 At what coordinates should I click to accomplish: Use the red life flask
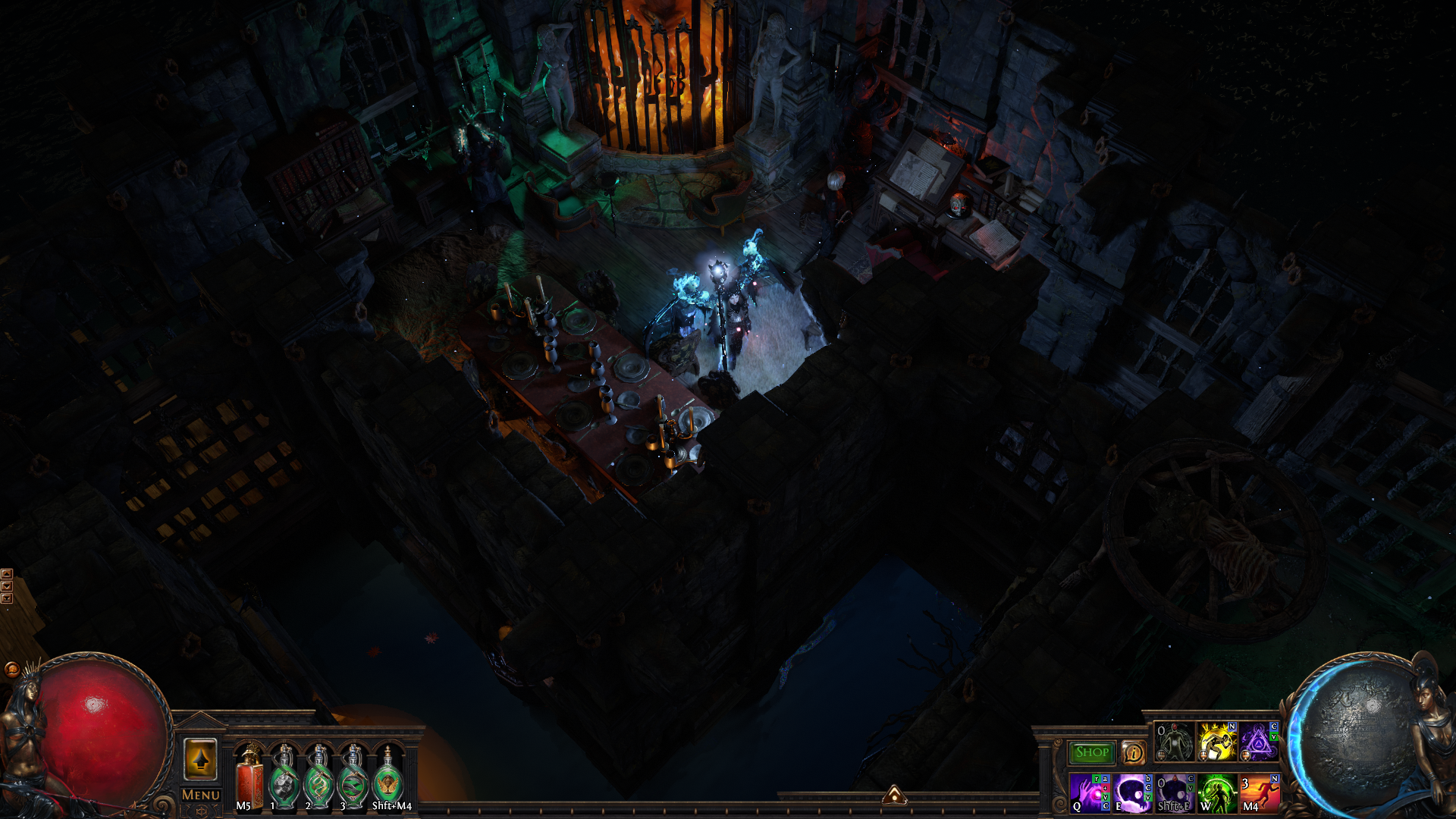[249, 779]
